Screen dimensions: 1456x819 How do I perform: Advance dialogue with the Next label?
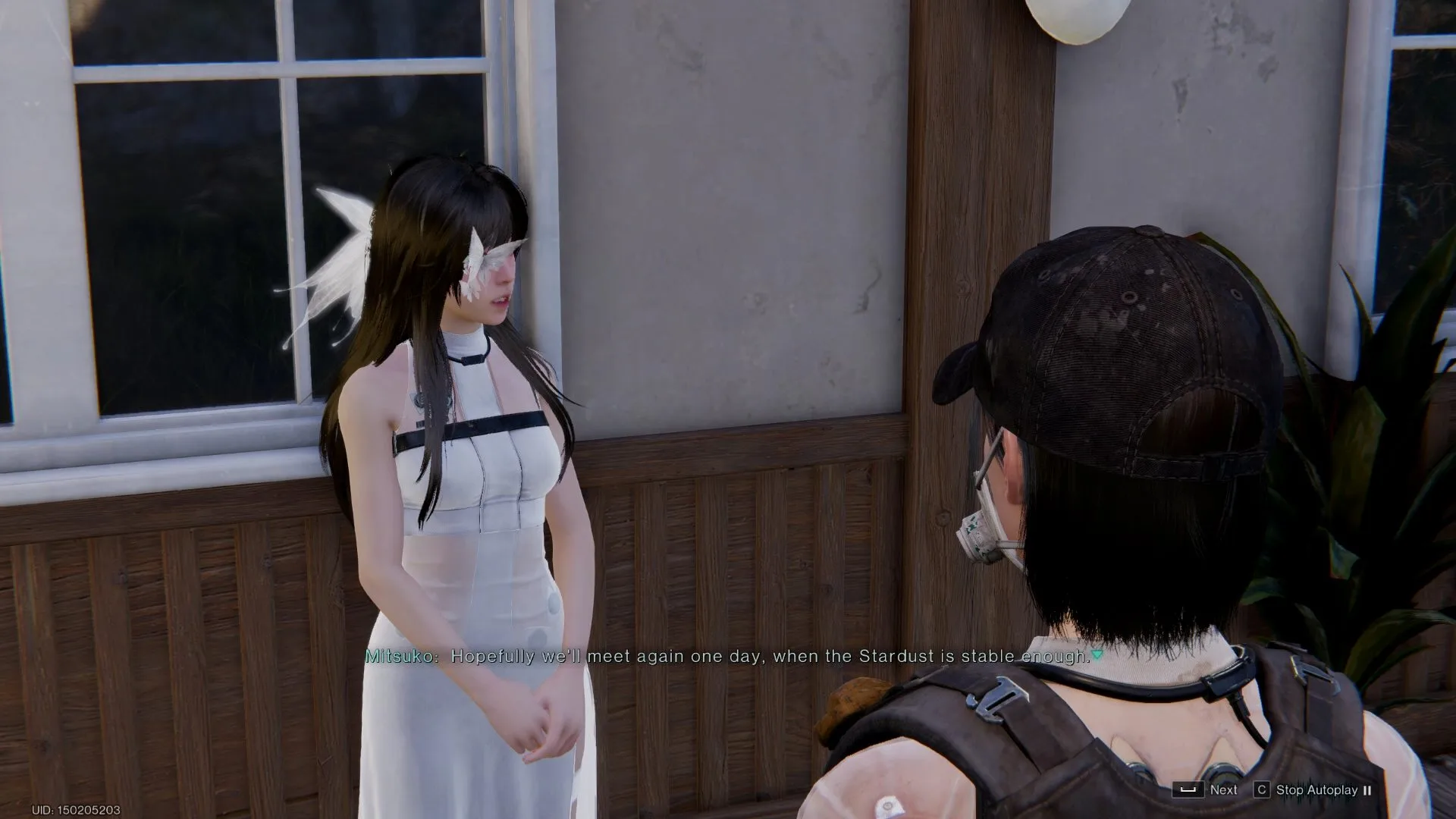1222,789
